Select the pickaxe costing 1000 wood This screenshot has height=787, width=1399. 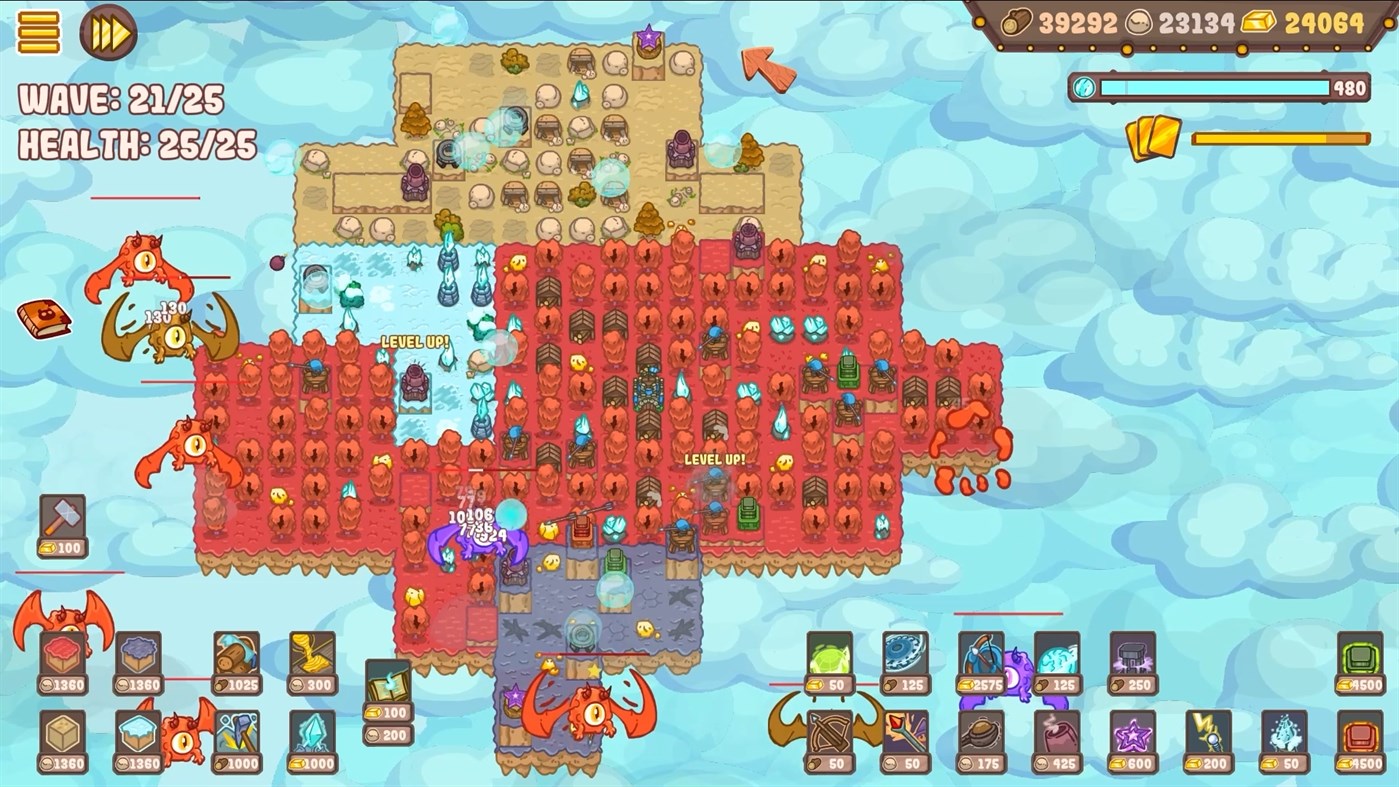click(237, 733)
